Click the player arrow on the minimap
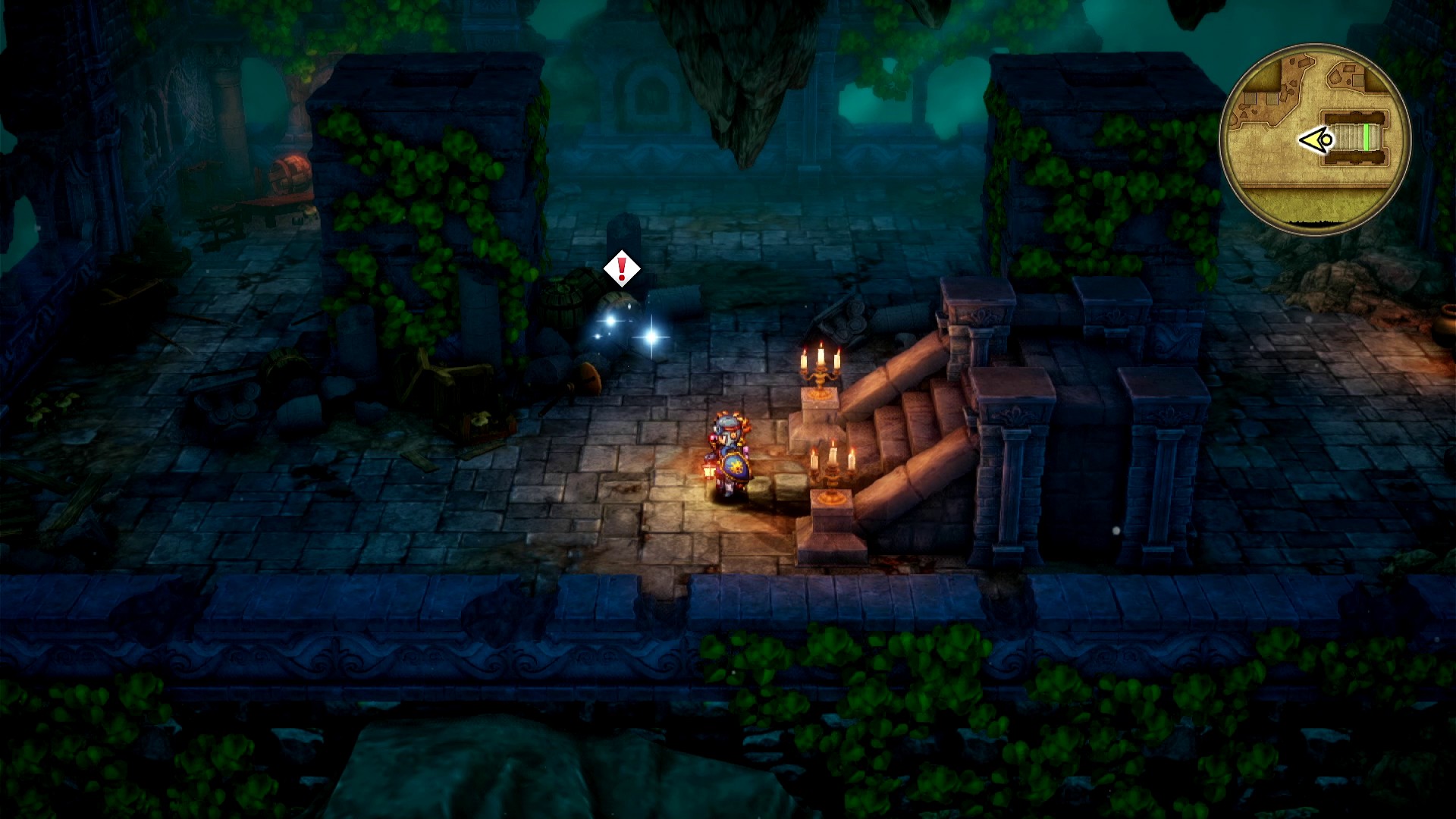This screenshot has width=1456, height=819. coord(1316,140)
